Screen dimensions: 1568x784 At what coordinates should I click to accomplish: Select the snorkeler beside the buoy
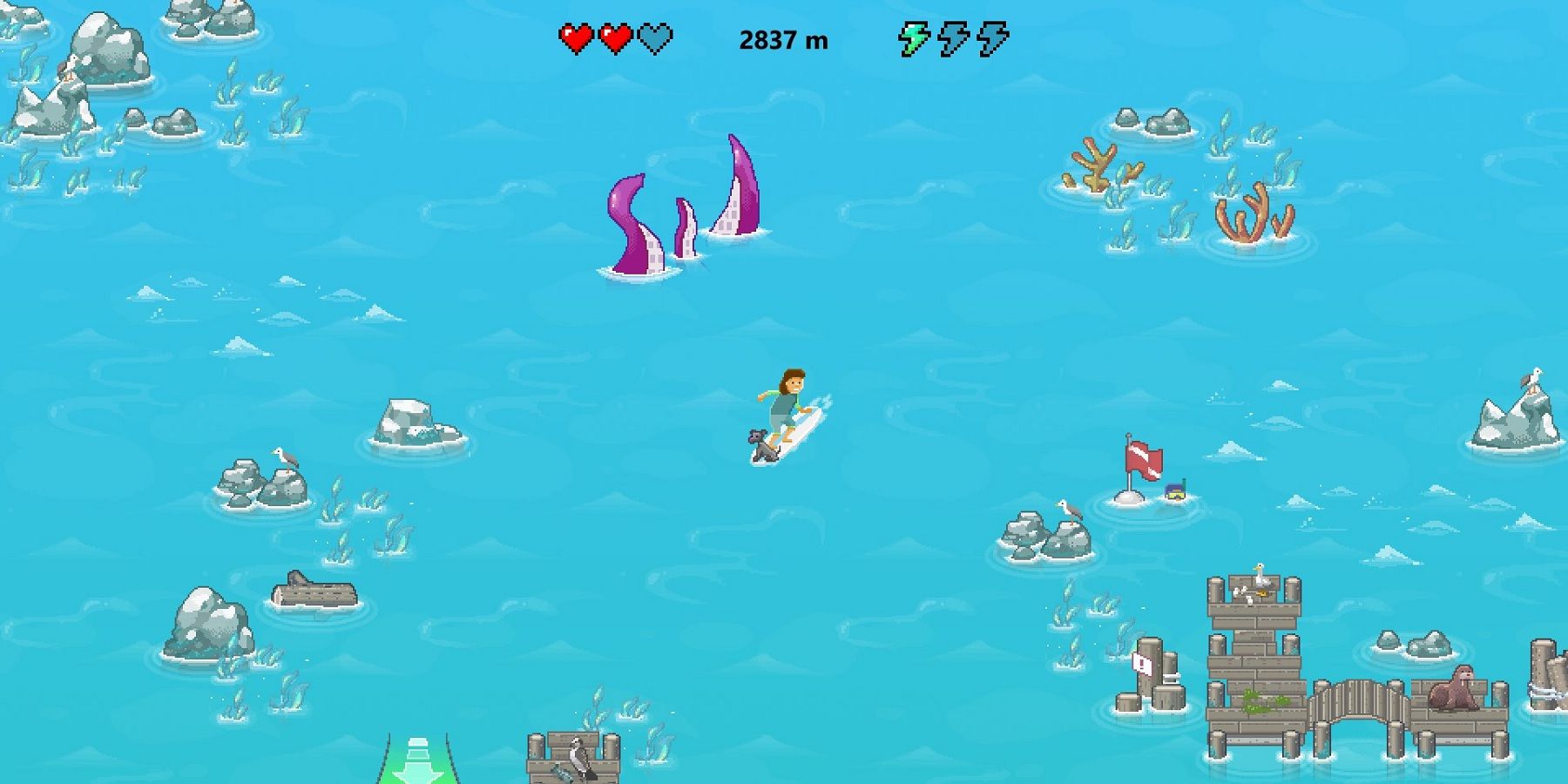[x=1176, y=494]
